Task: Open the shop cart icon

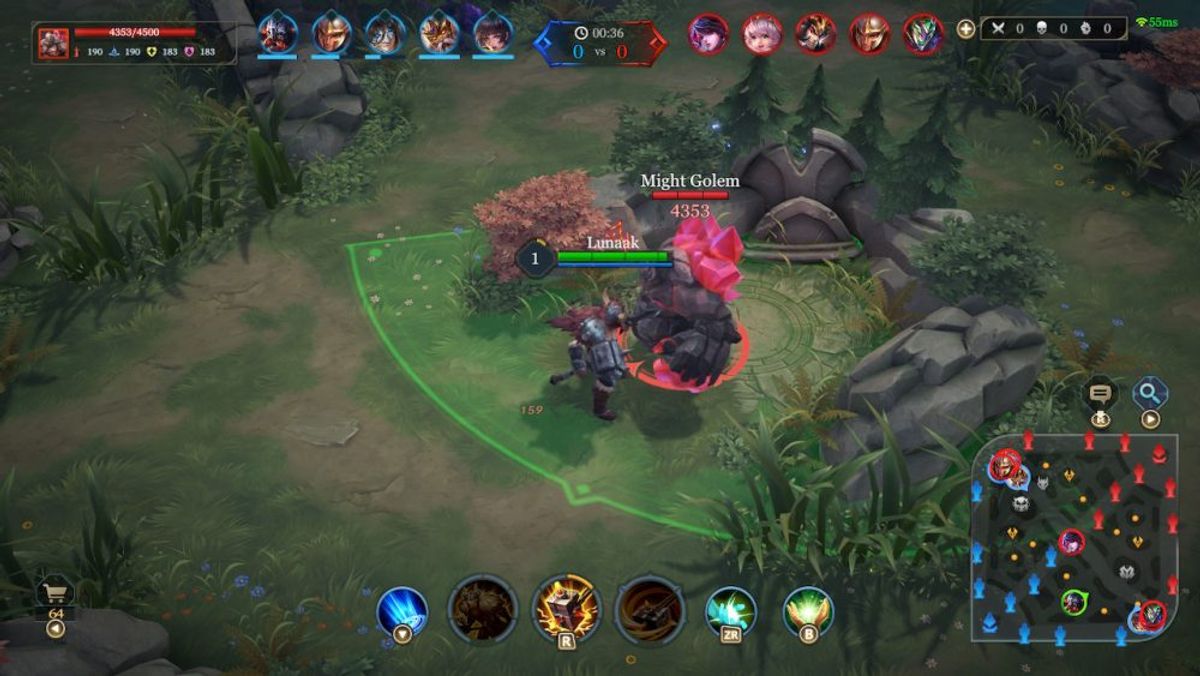Action: (54, 593)
